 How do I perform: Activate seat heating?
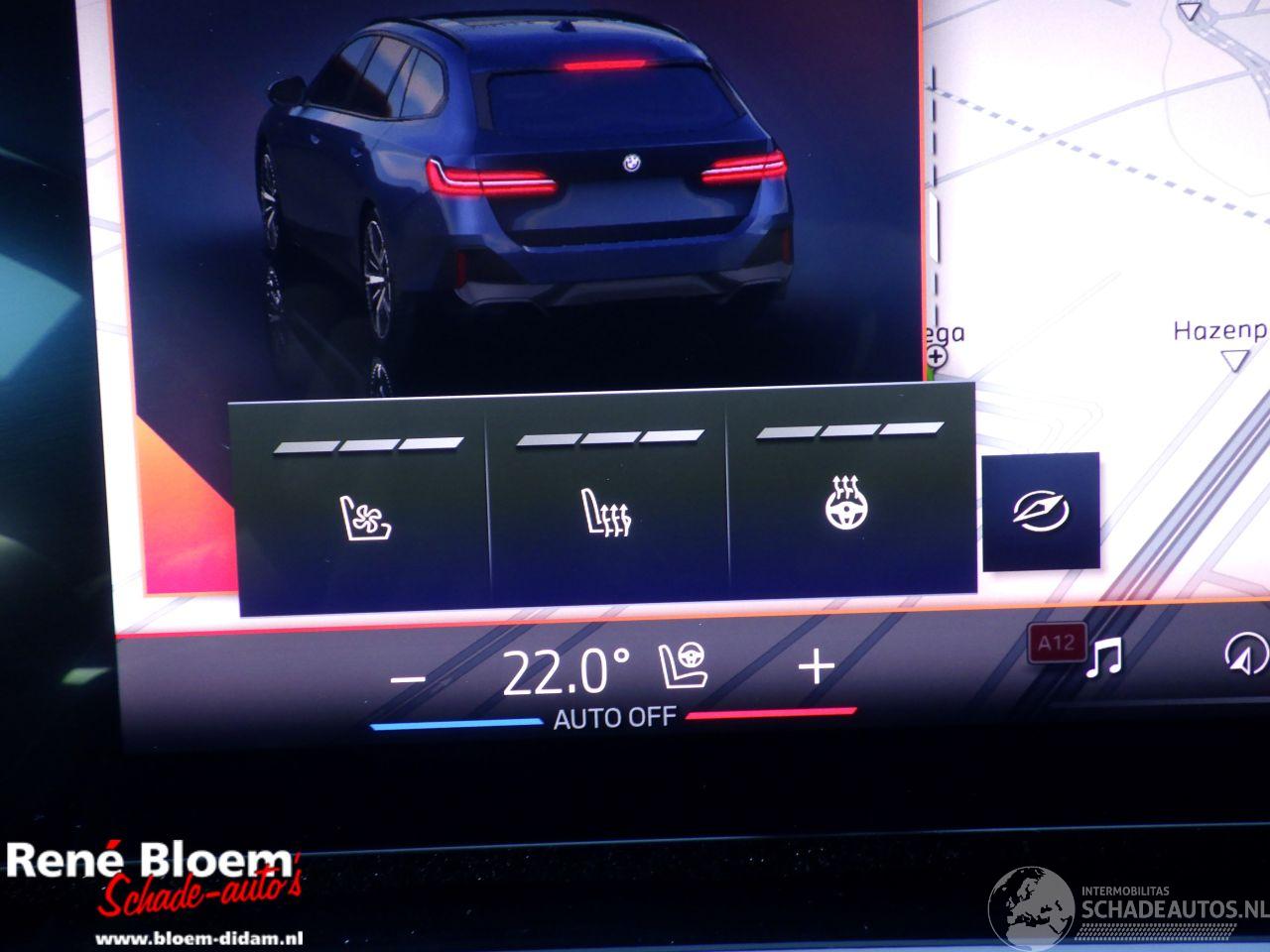click(605, 514)
